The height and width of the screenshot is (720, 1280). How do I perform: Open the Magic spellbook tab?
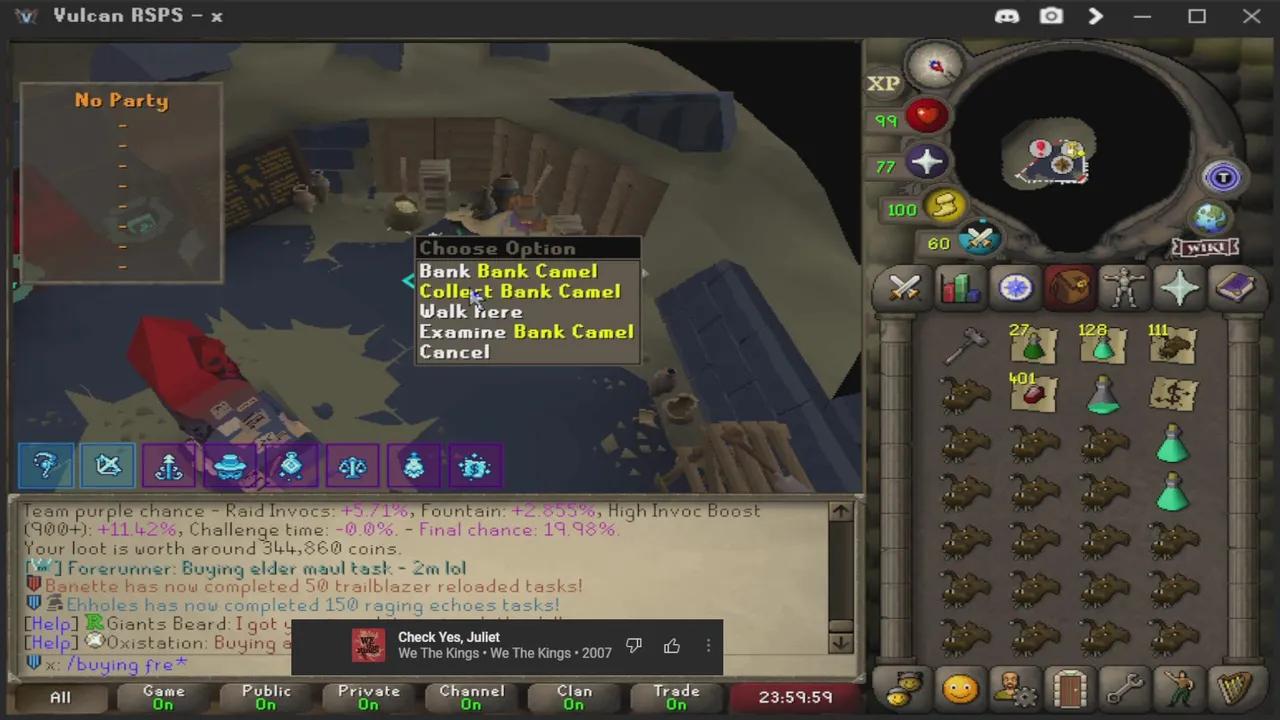[1235, 289]
